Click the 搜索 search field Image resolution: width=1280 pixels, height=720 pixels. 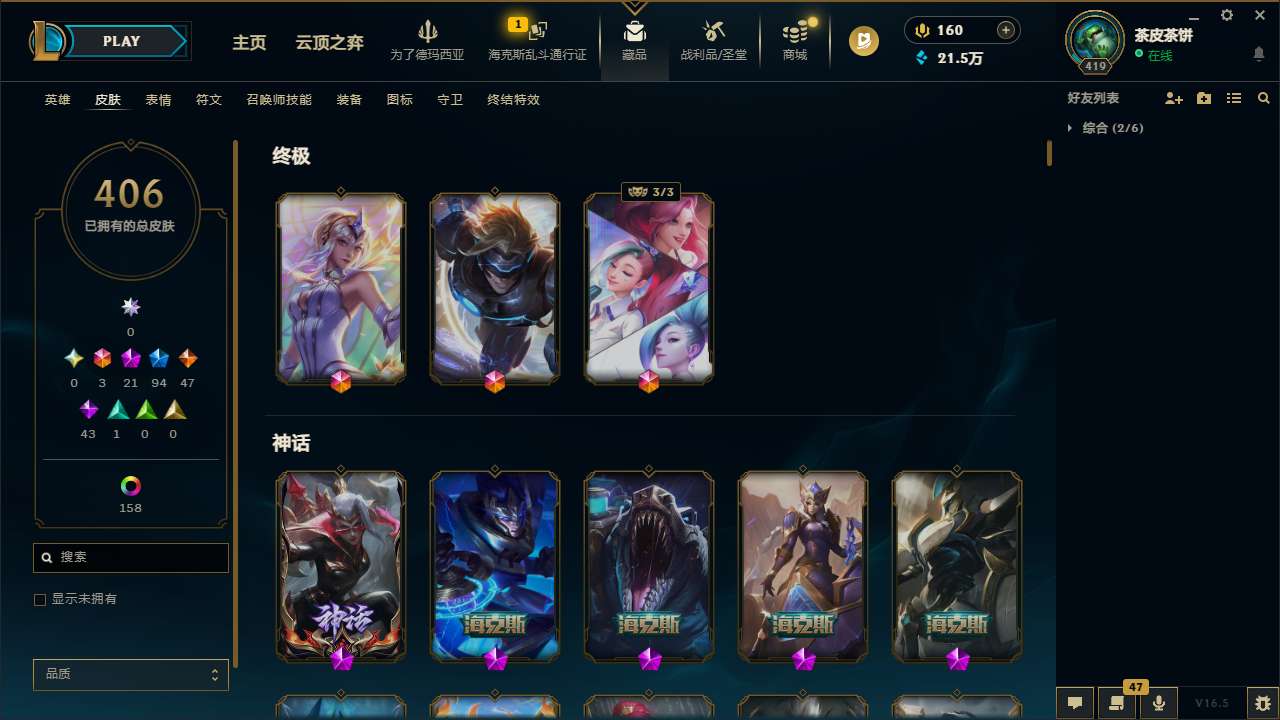tap(130, 556)
